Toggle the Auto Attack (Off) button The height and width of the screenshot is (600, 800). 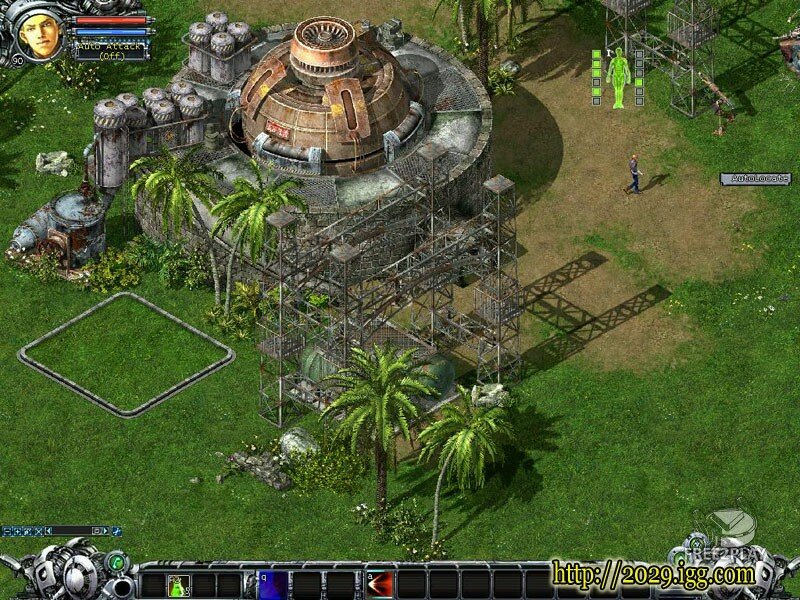click(110, 50)
